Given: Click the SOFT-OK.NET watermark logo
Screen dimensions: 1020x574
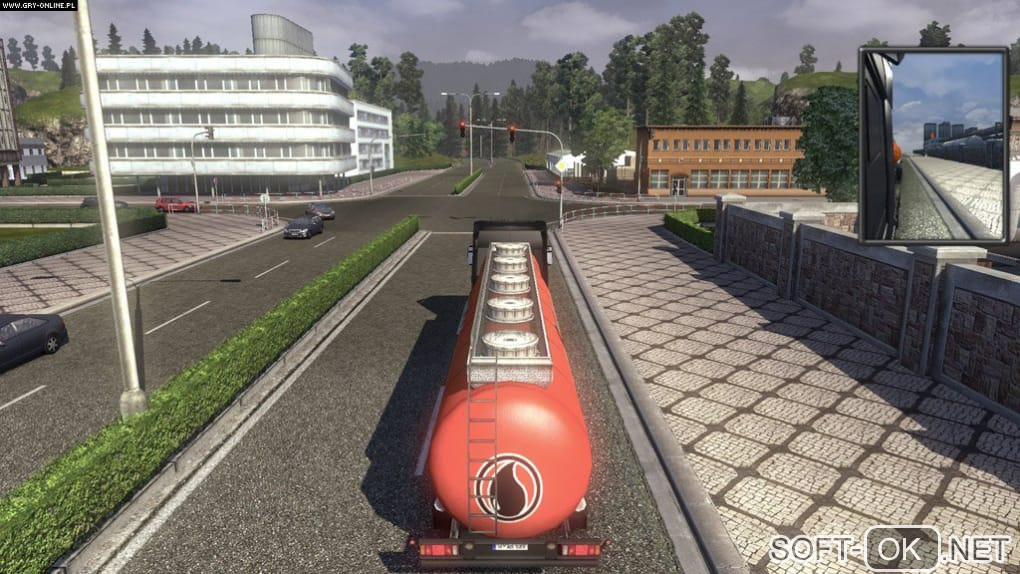Looking at the screenshot, I should tap(890, 548).
